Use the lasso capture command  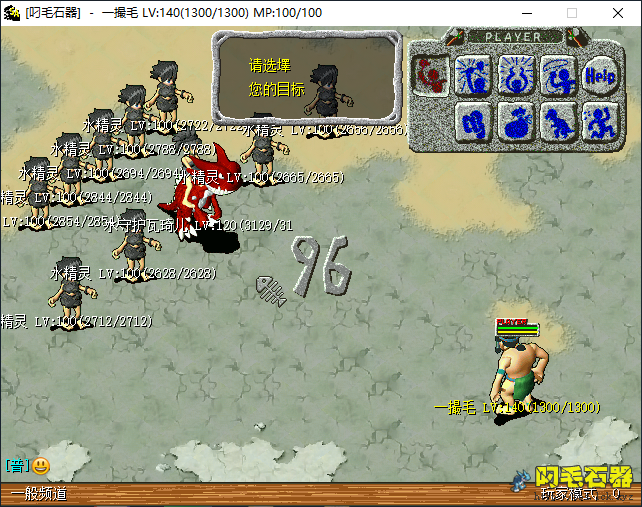pos(558,74)
